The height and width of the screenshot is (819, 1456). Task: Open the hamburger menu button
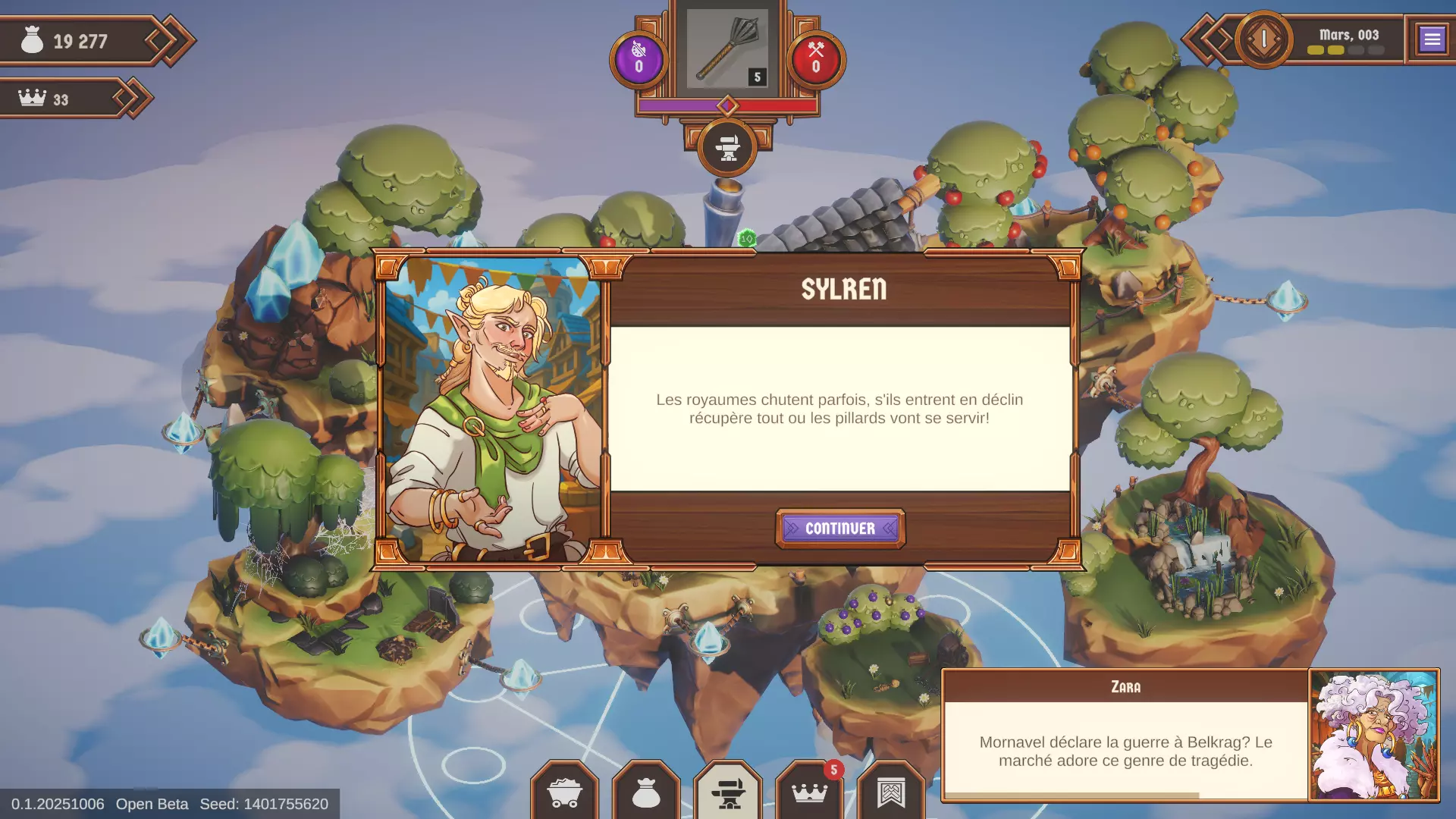coord(1432,39)
